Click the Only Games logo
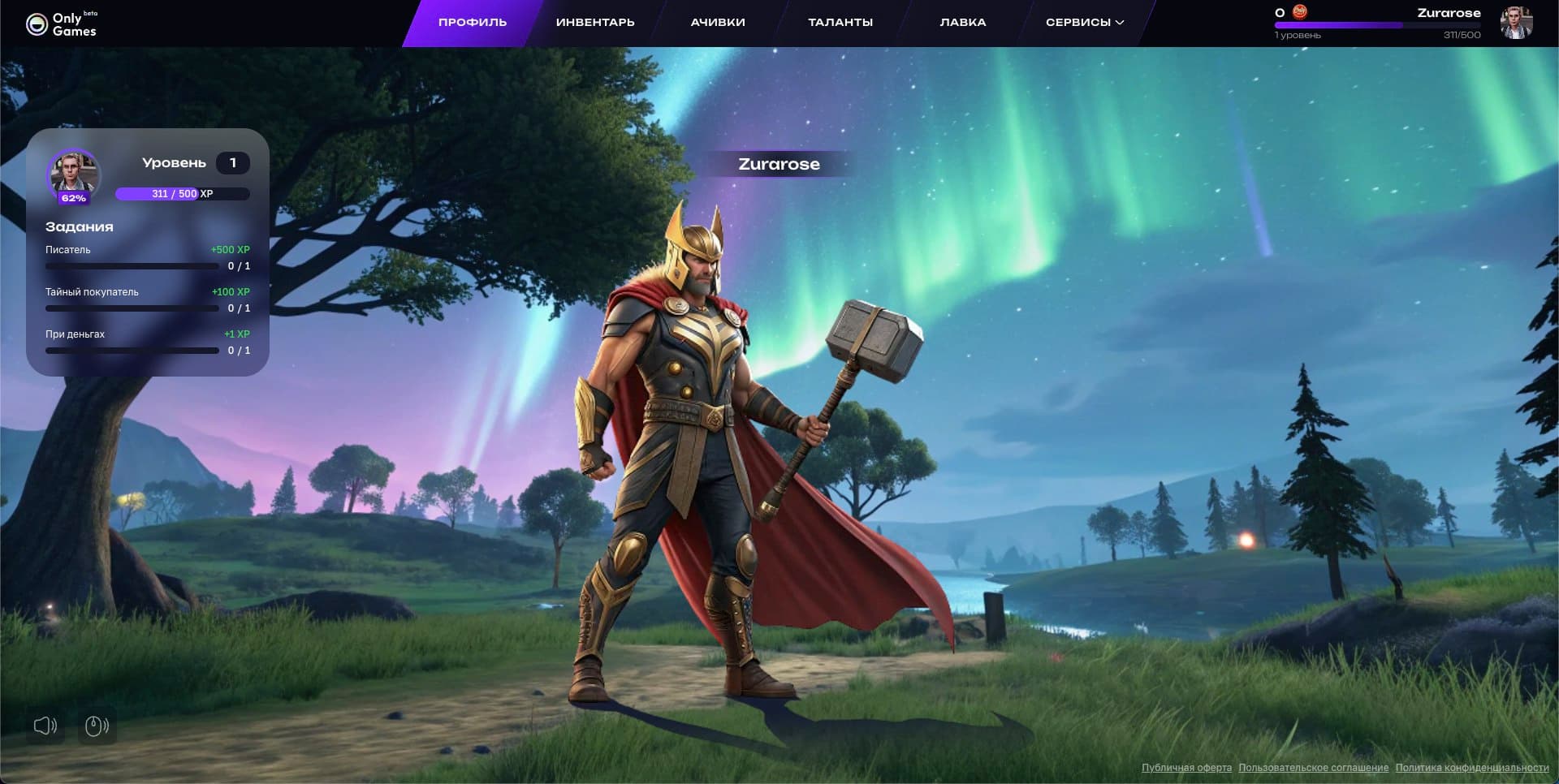This screenshot has height=784, width=1559. pyautogui.click(x=63, y=22)
